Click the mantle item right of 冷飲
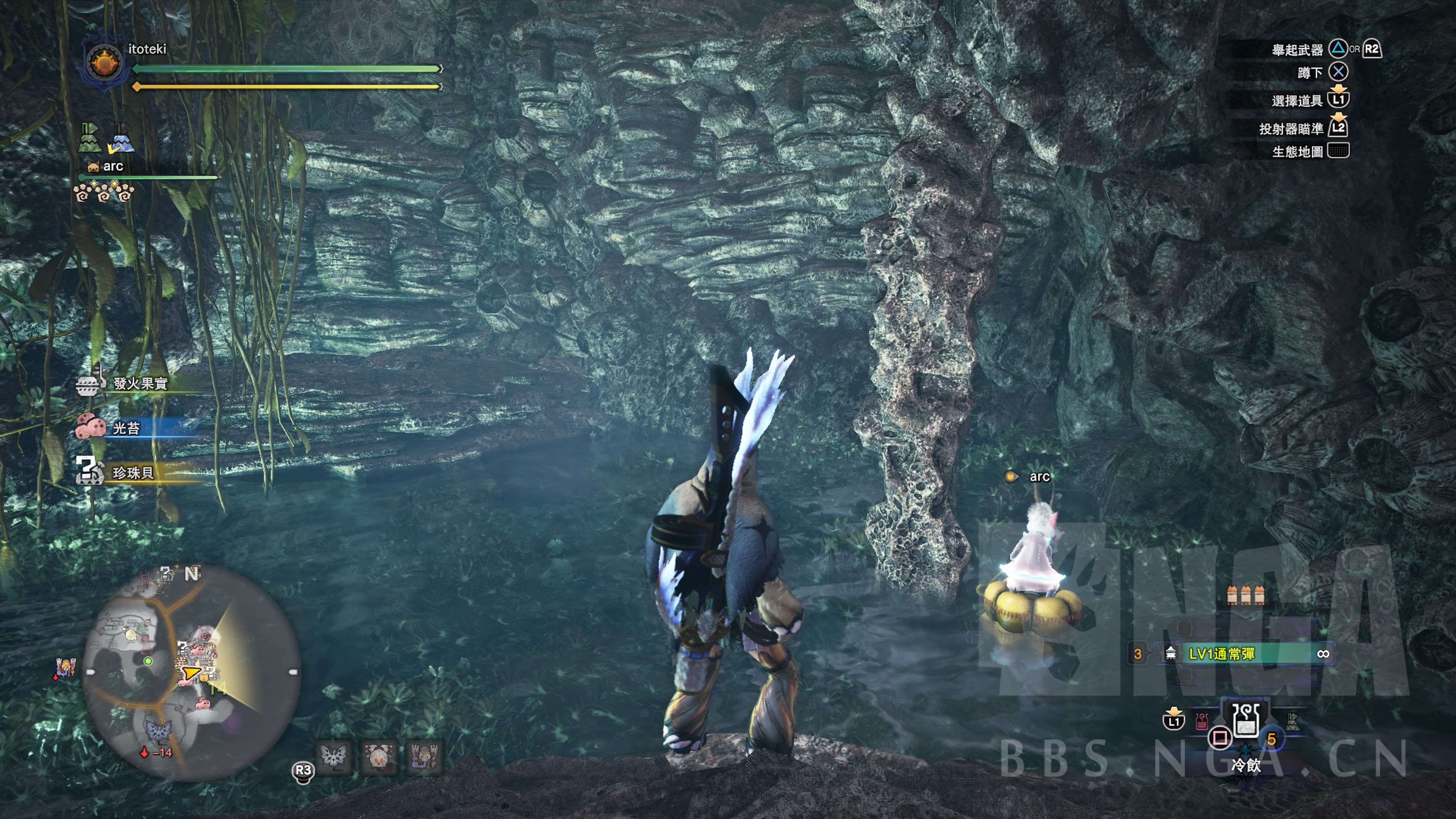 [x=1292, y=721]
